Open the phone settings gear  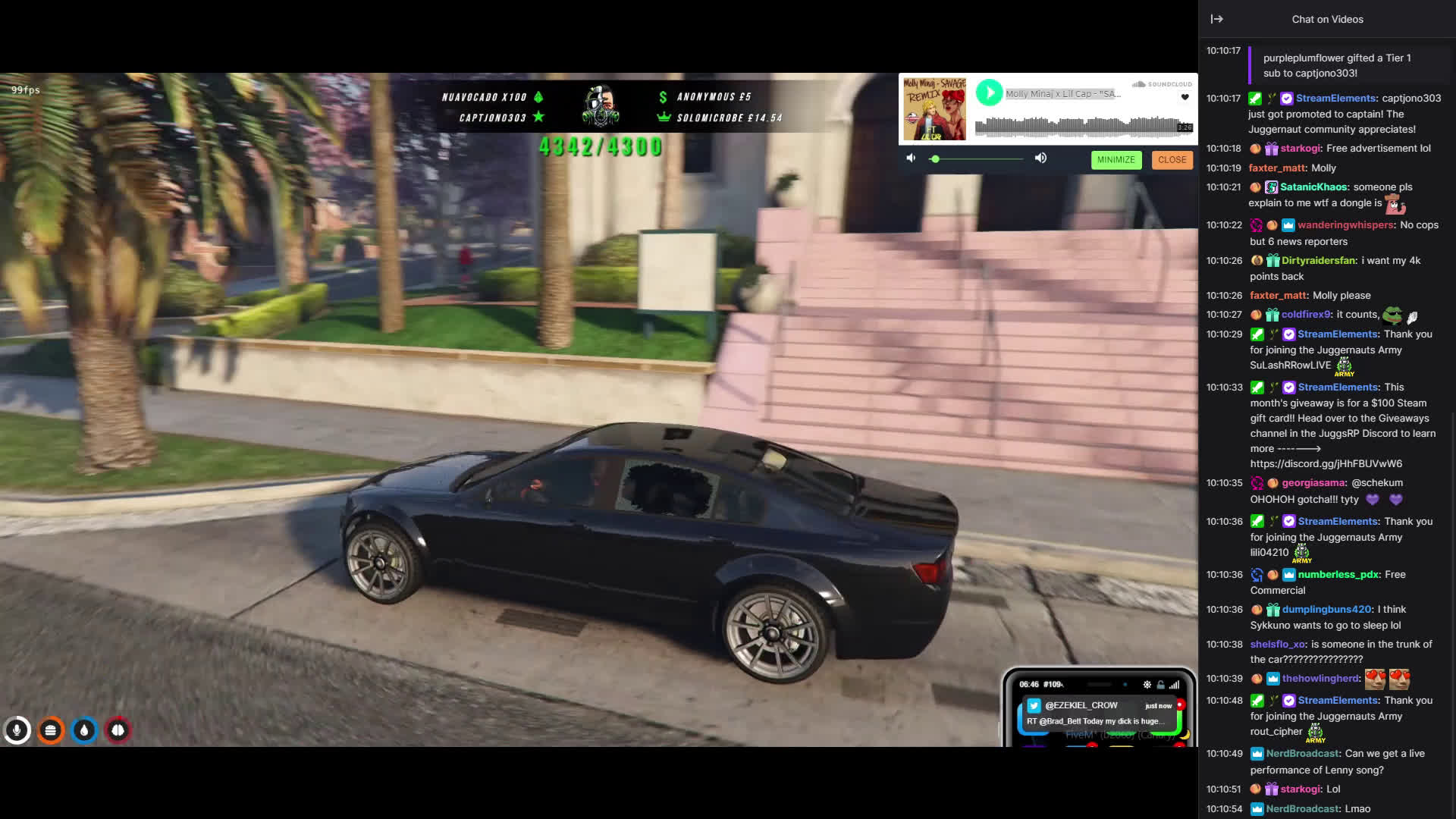(1147, 685)
